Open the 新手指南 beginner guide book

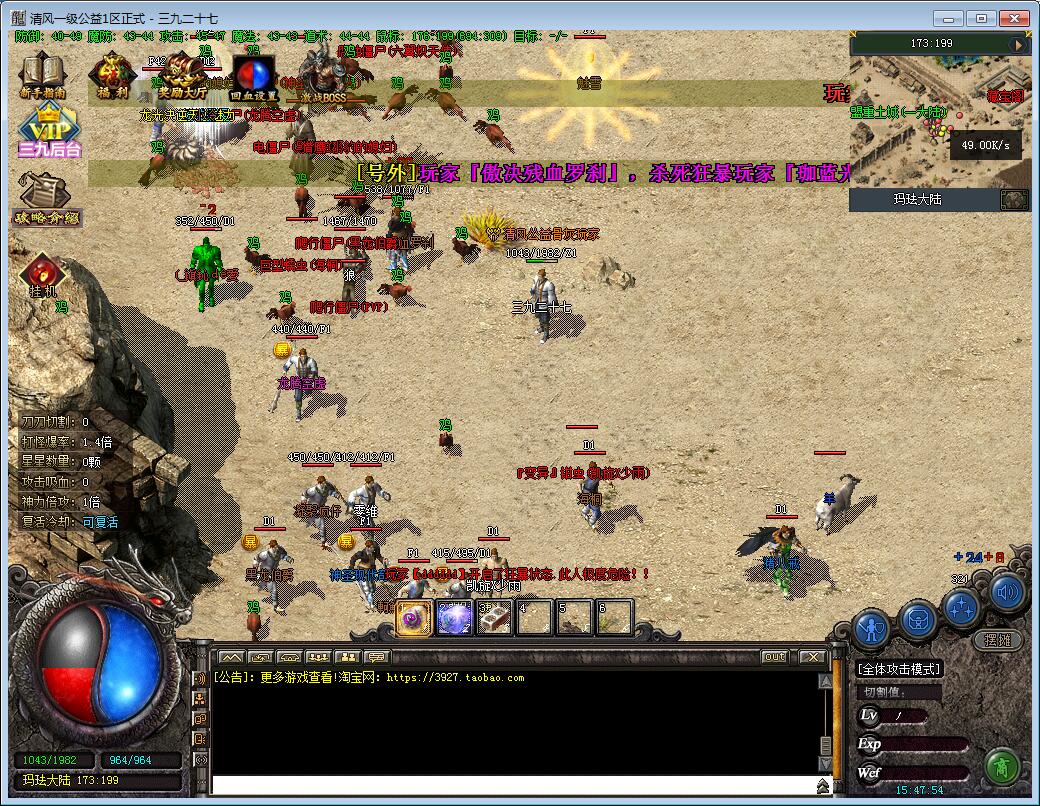(x=43, y=72)
